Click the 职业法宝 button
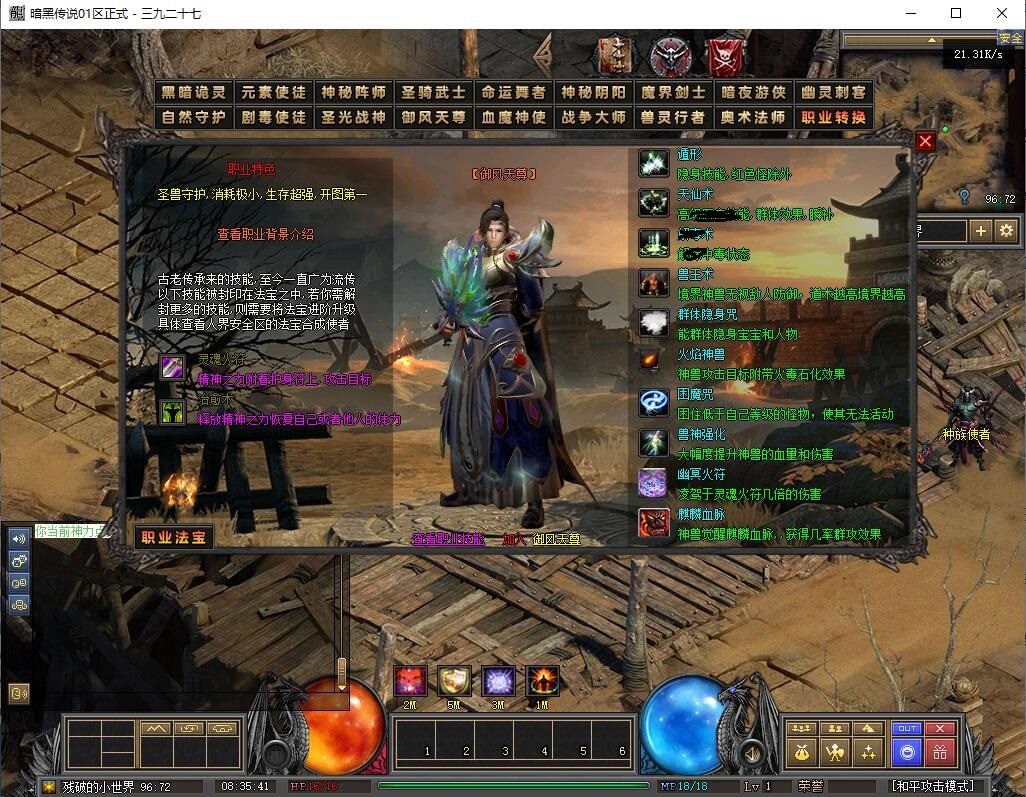The height and width of the screenshot is (797, 1026). (174, 537)
